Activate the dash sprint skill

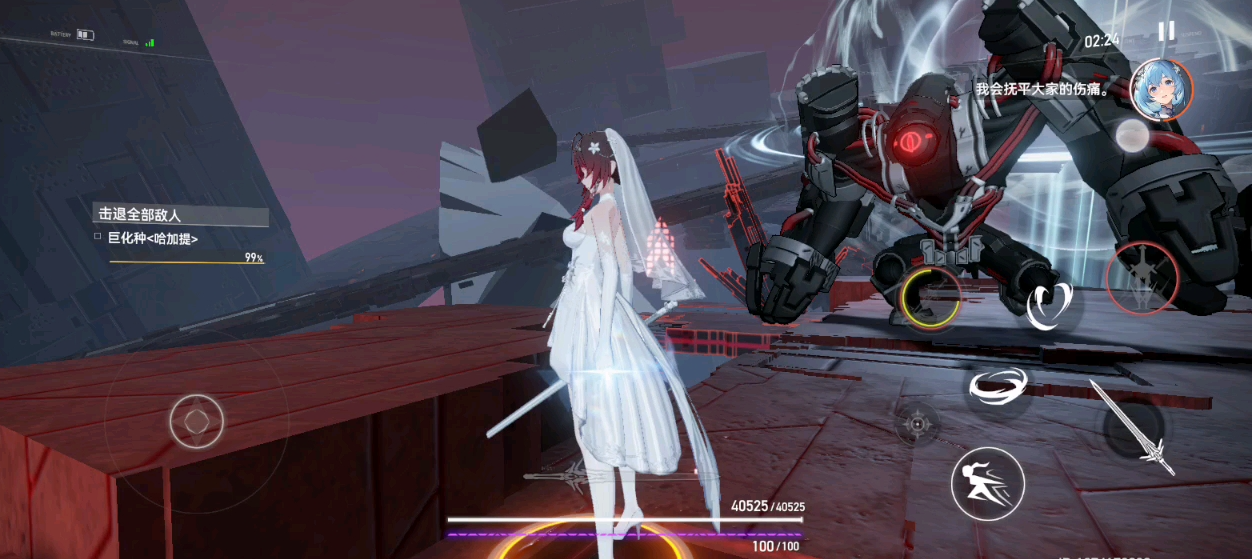pyautogui.click(x=987, y=483)
